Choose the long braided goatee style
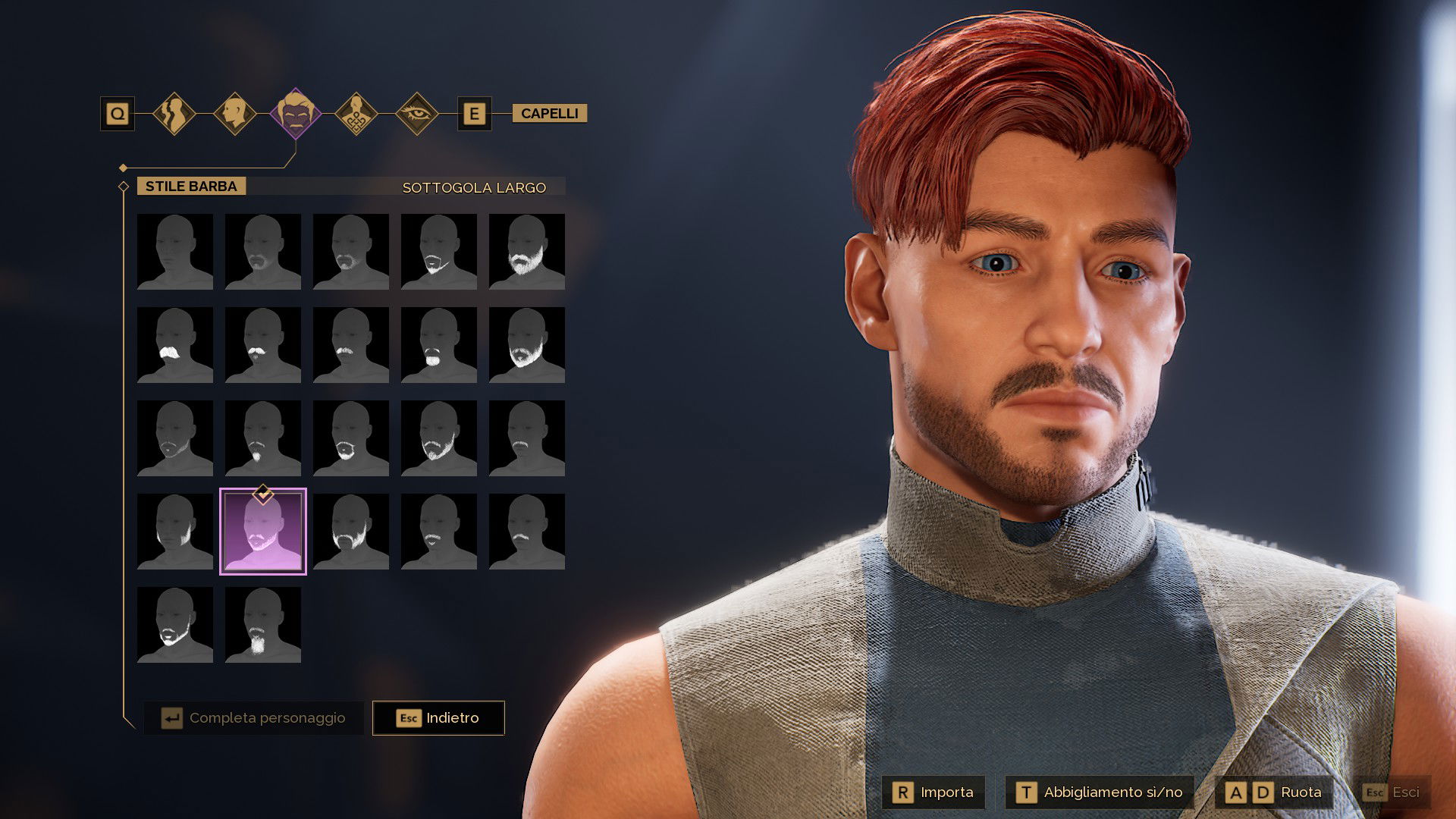This screenshot has width=1456, height=819. point(263,624)
